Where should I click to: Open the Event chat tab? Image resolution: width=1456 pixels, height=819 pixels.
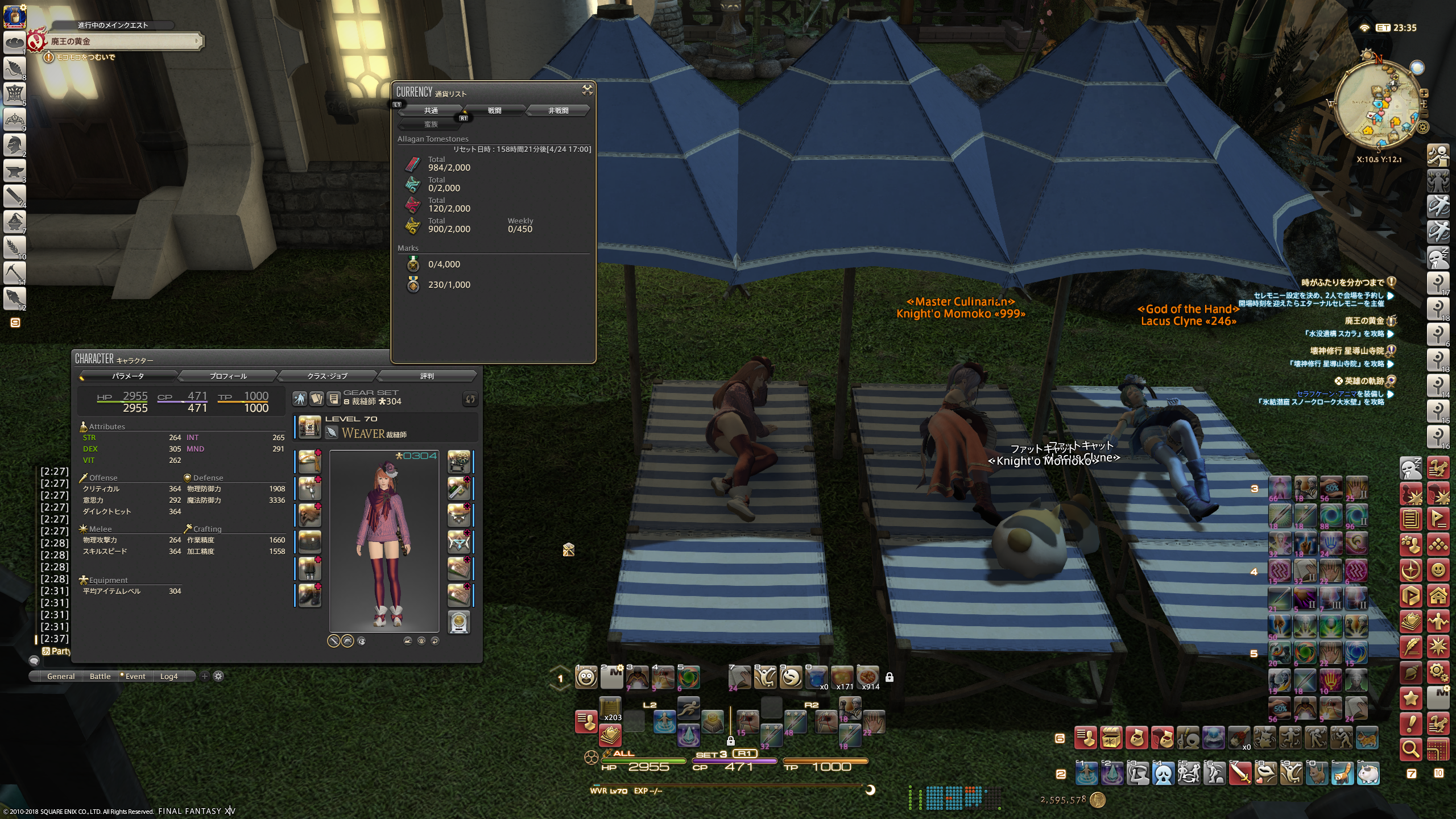point(135,676)
